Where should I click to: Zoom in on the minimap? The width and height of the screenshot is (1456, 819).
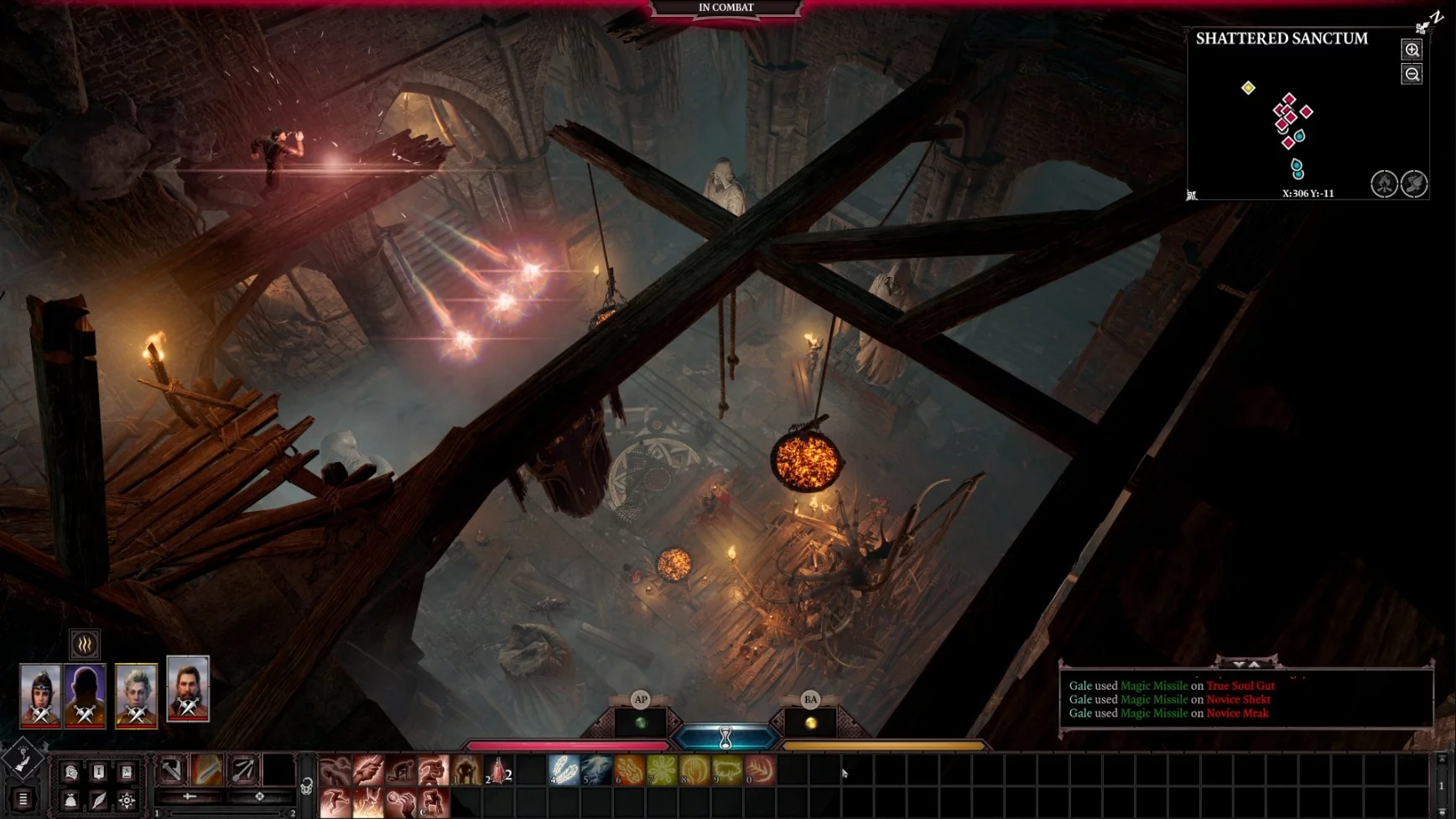(x=1412, y=50)
